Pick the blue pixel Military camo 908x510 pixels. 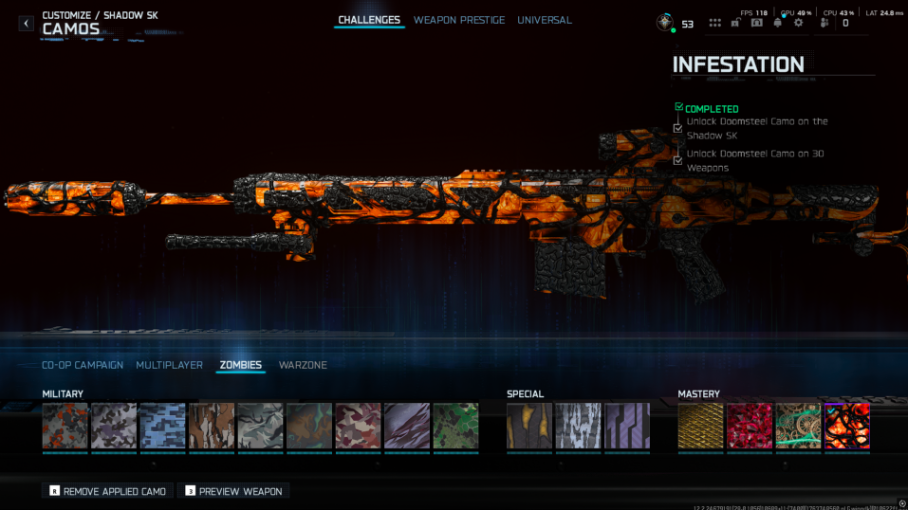pyautogui.click(x=163, y=426)
